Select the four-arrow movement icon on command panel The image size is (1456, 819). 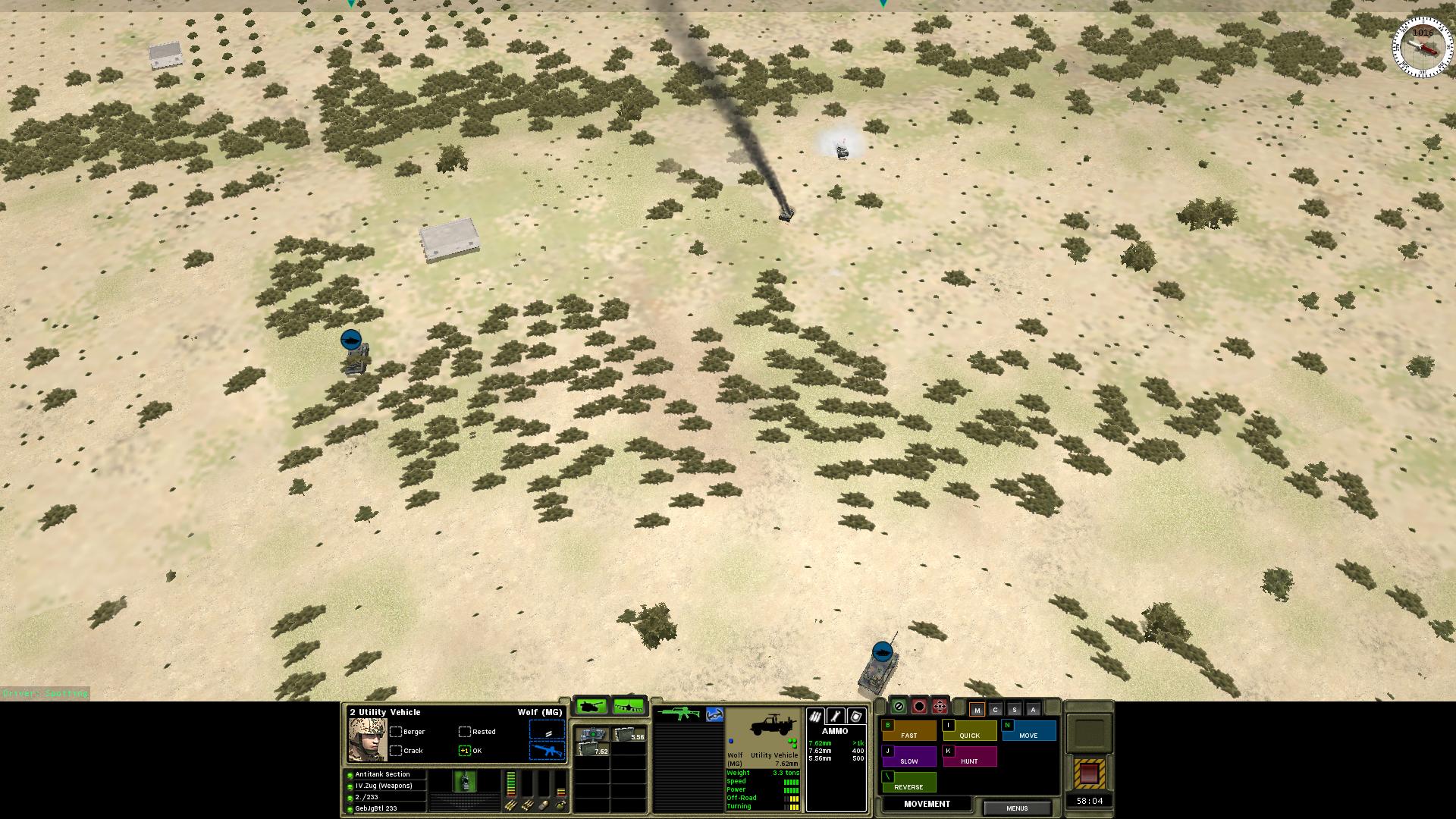click(940, 706)
